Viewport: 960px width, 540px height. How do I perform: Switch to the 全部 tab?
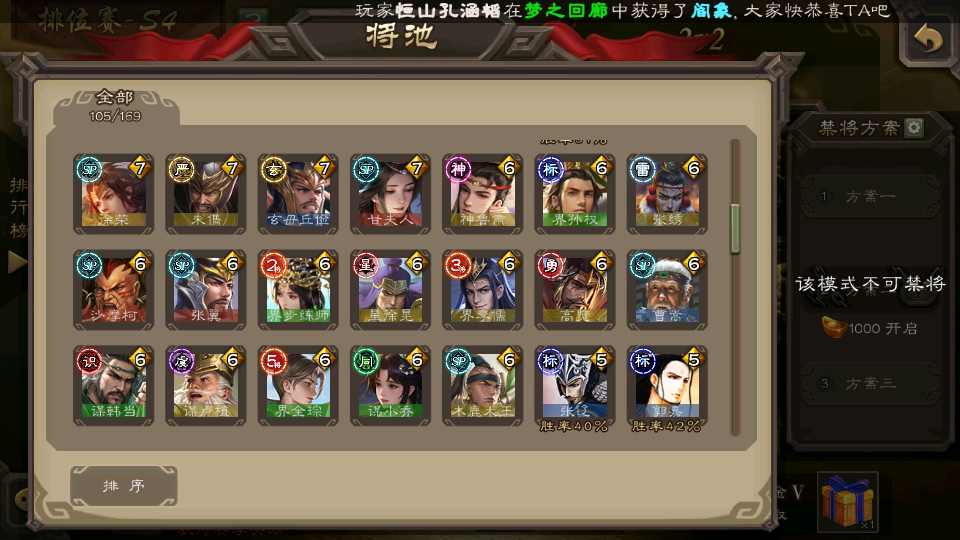116,105
